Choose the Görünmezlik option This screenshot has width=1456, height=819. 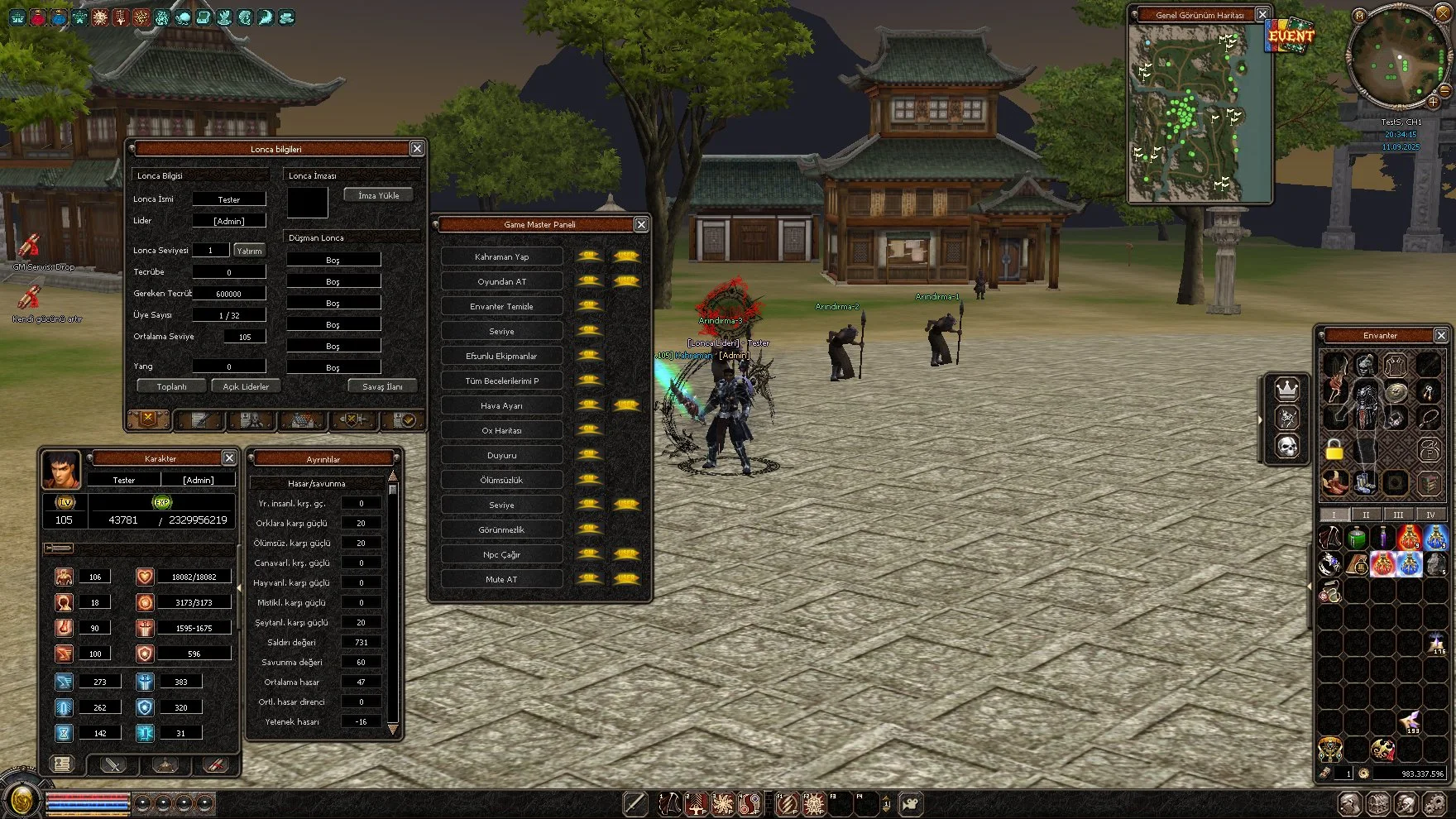pyautogui.click(x=502, y=529)
